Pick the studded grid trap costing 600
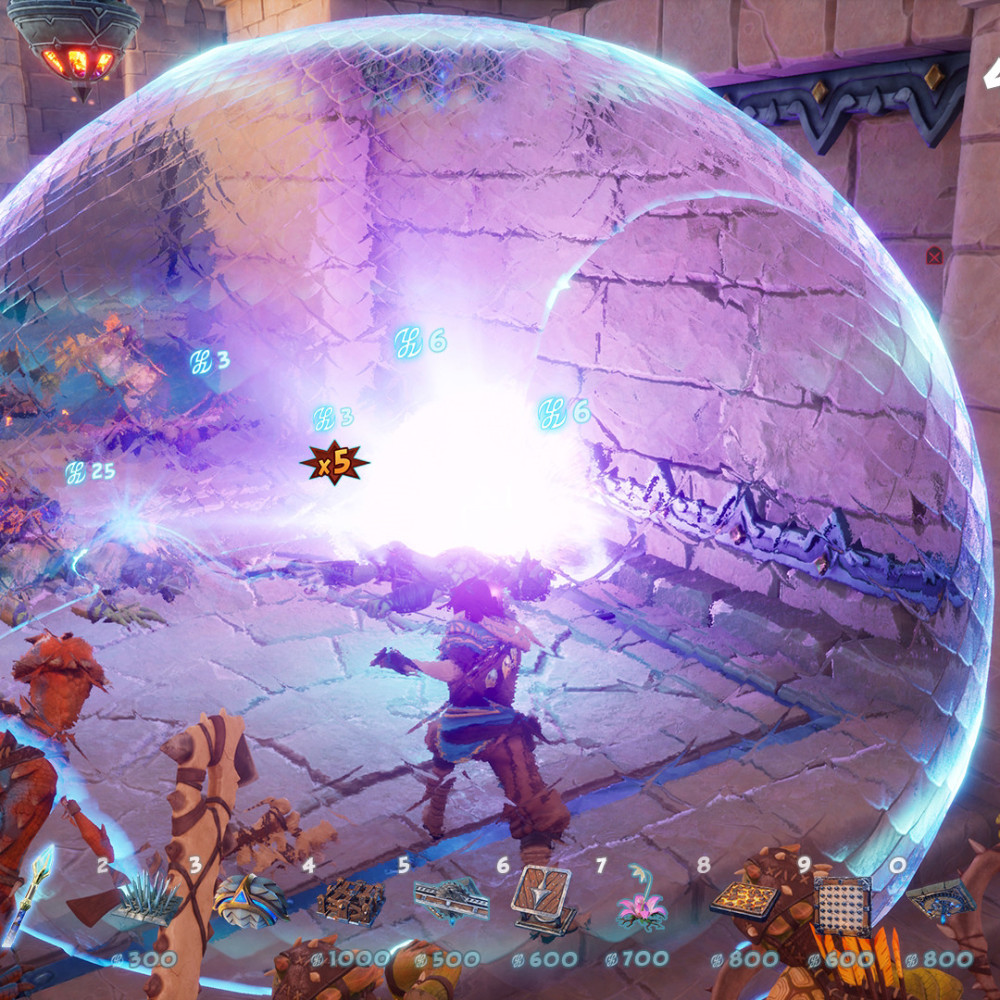 pos(843,903)
